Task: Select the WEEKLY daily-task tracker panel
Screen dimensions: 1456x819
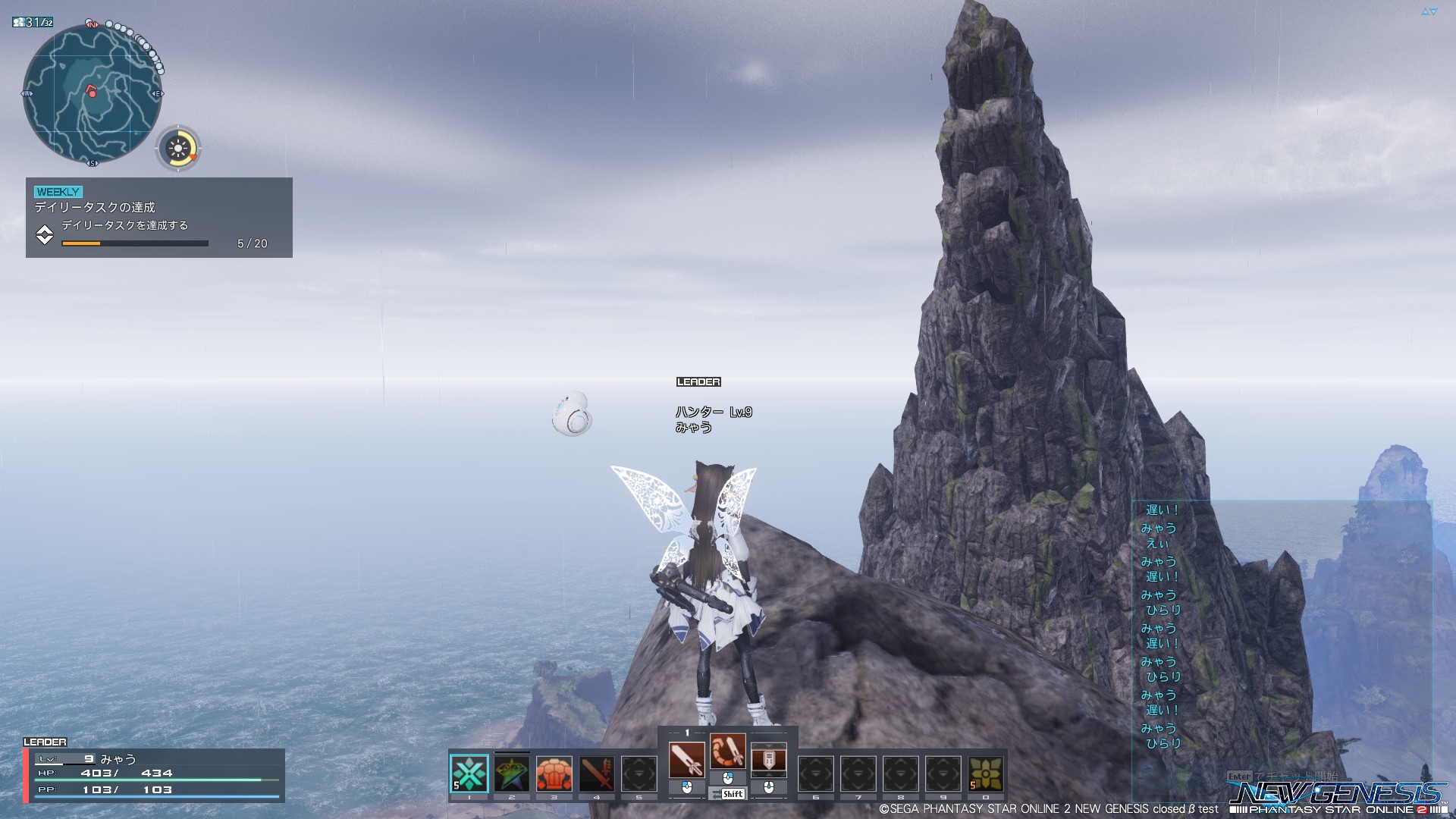Action: pos(159,218)
